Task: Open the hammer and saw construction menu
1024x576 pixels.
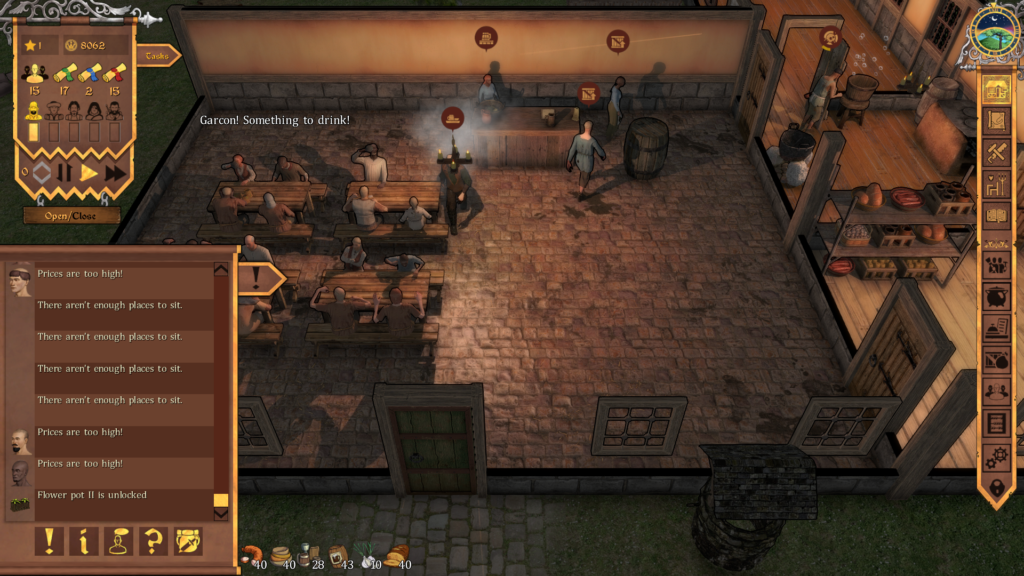Action: point(995,153)
